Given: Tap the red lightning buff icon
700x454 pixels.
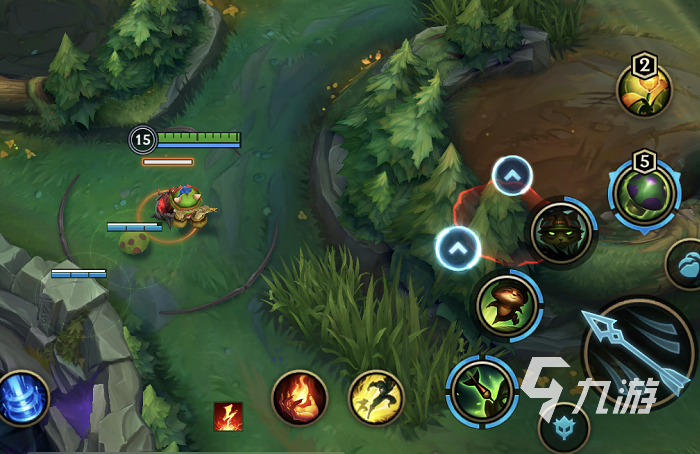Looking at the screenshot, I should point(228,416).
